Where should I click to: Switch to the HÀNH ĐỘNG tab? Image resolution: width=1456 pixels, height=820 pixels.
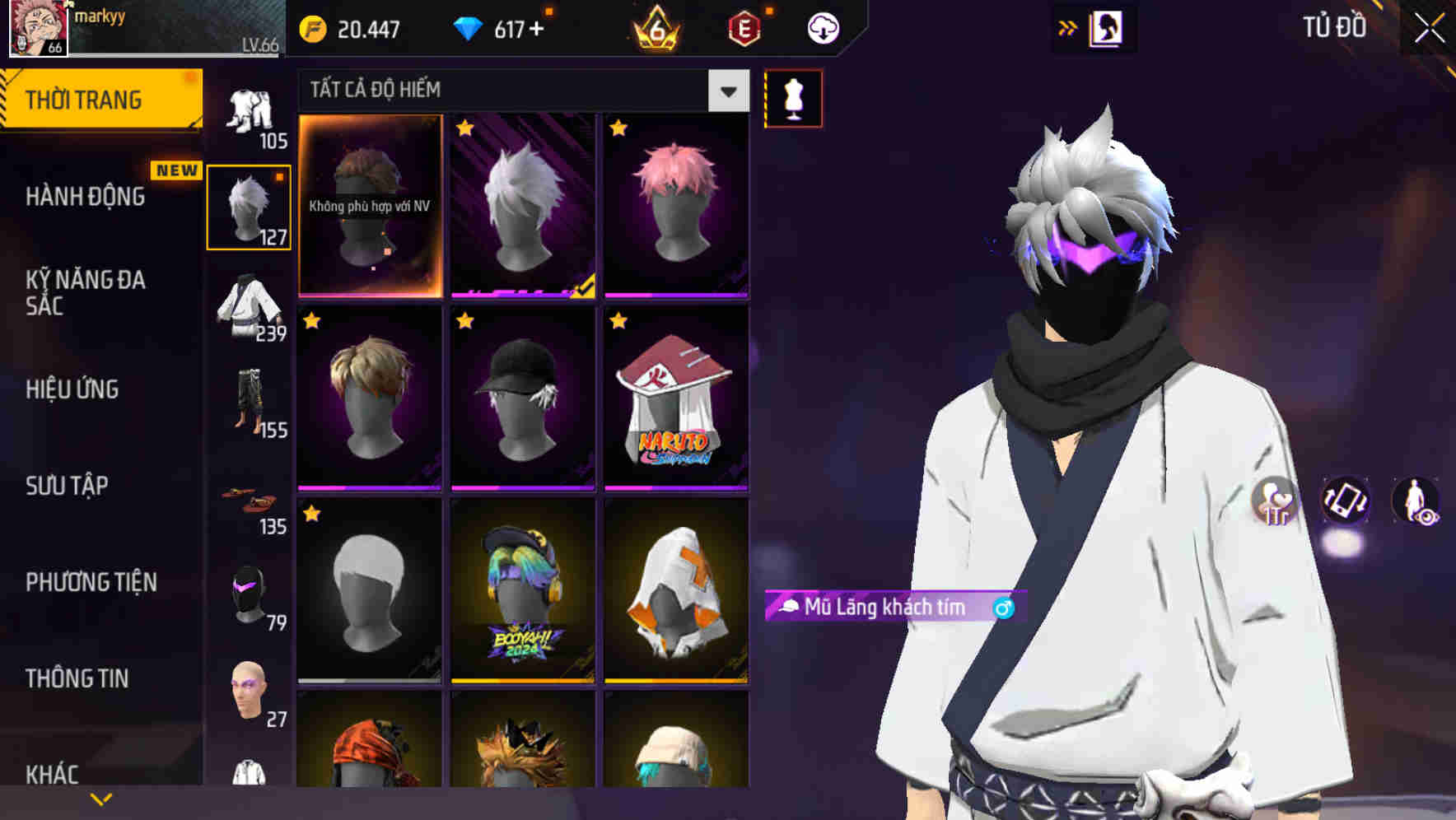click(85, 197)
